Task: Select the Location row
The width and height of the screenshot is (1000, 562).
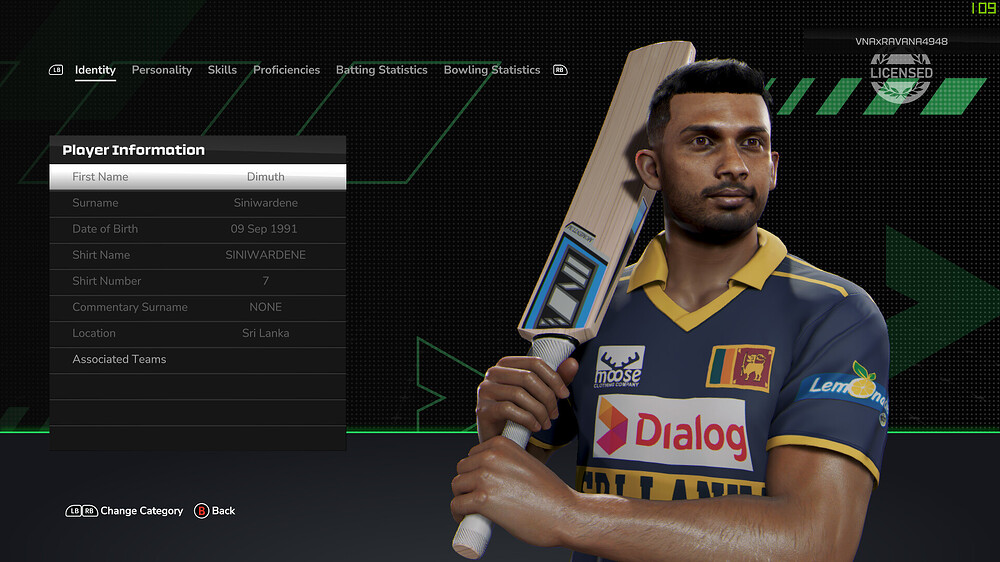Action: click(198, 333)
